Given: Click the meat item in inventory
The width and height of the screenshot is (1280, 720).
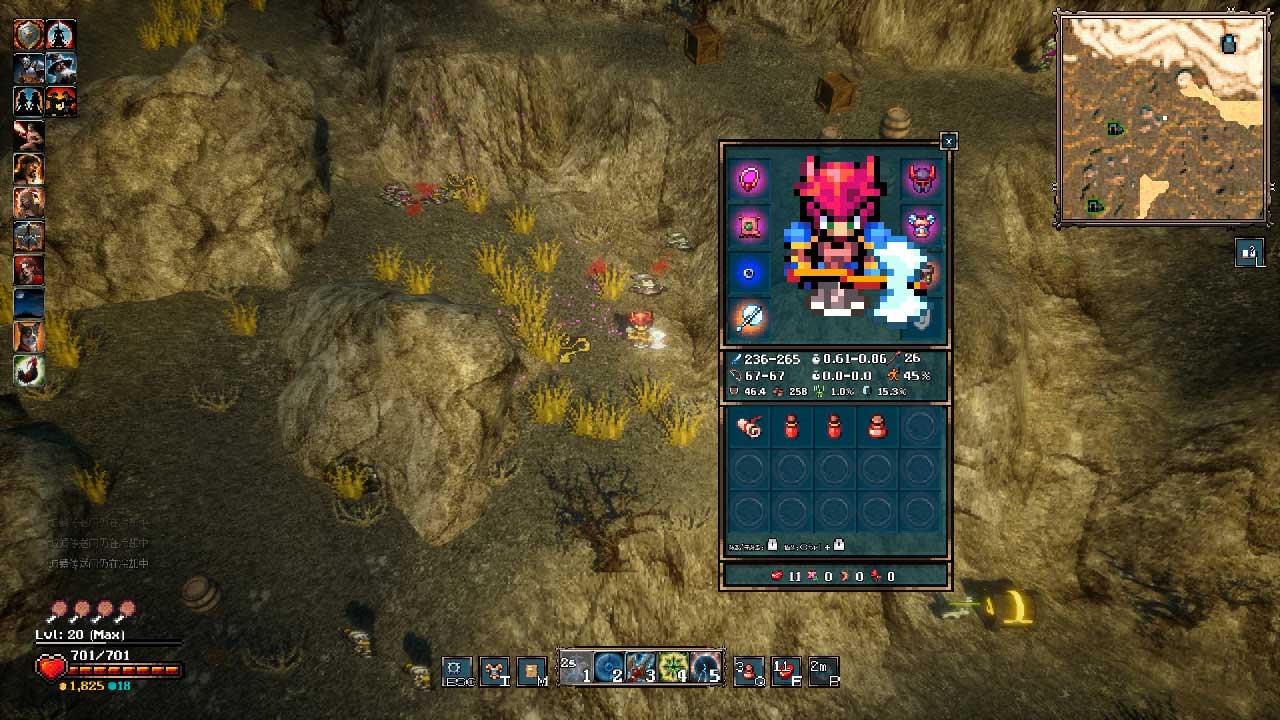Looking at the screenshot, I should (x=750, y=428).
